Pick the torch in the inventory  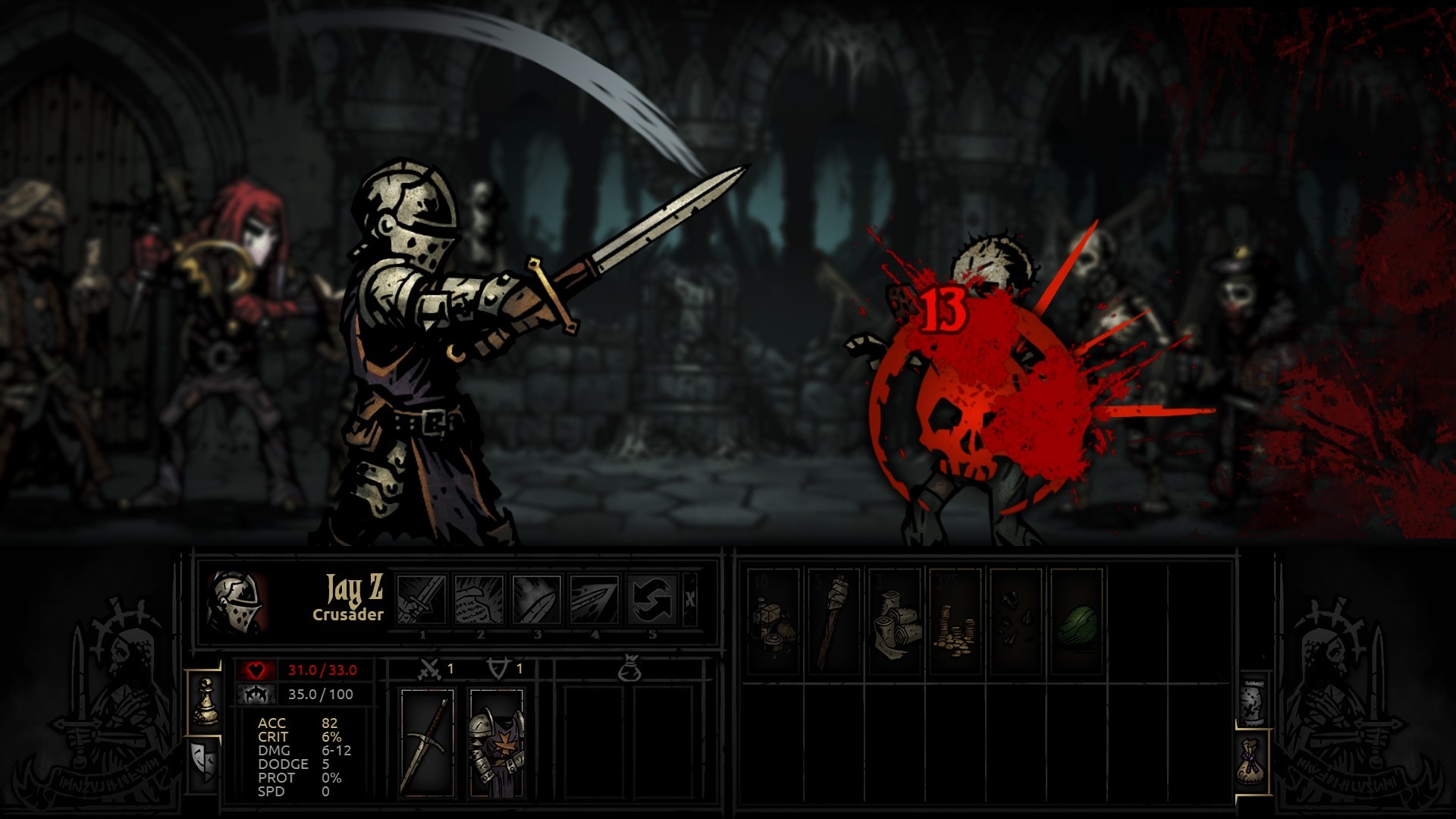833,622
